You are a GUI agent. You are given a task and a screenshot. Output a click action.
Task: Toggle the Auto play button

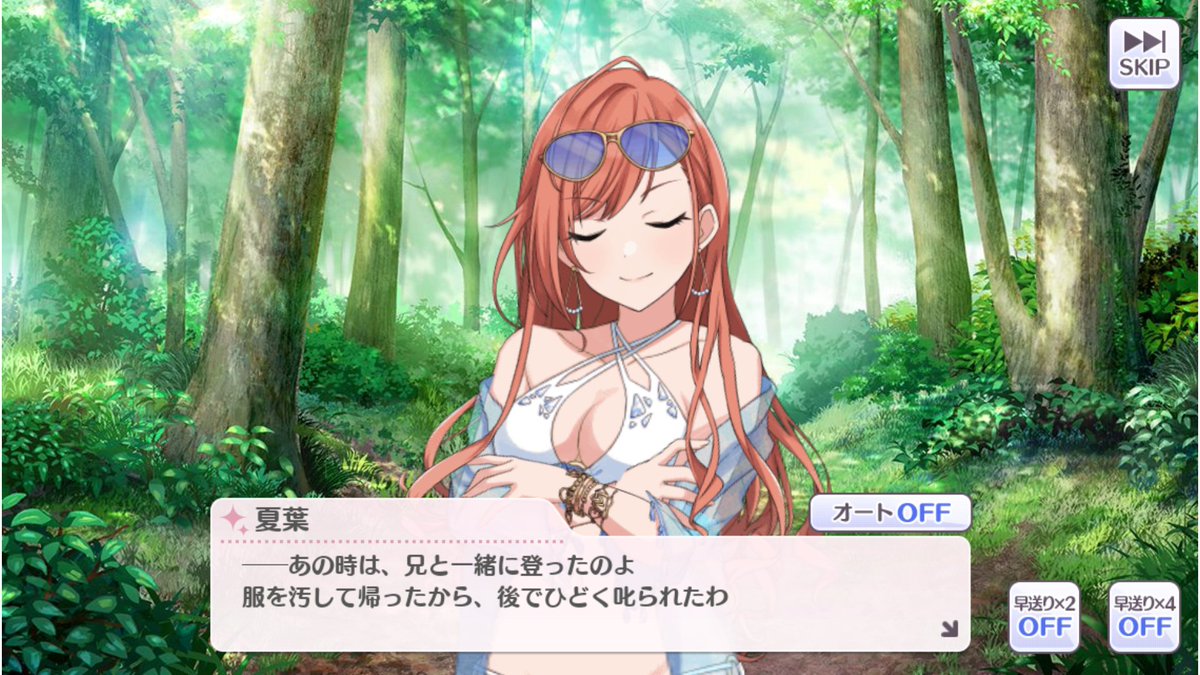(x=890, y=513)
